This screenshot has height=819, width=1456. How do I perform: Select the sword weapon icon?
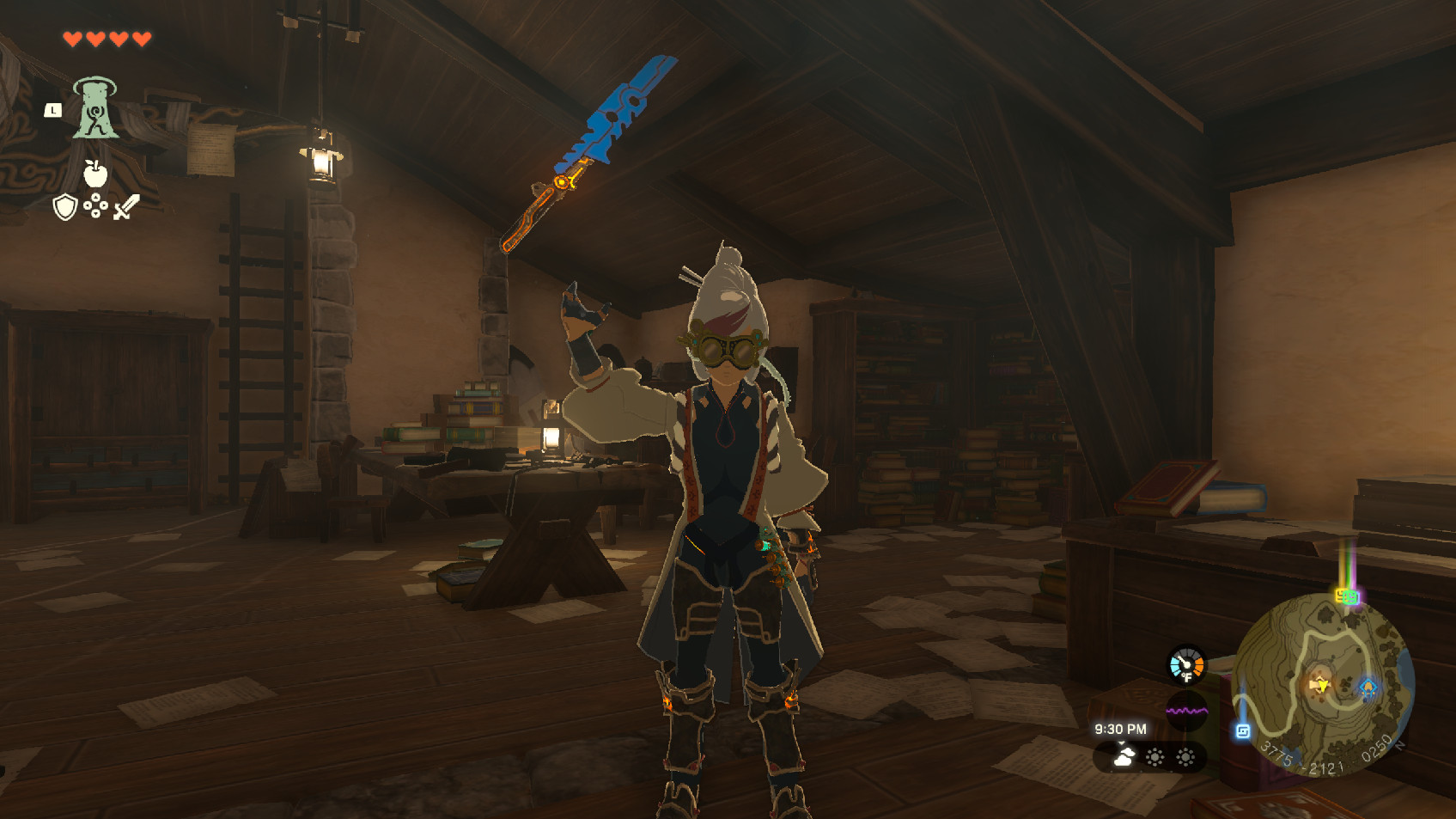click(x=126, y=207)
